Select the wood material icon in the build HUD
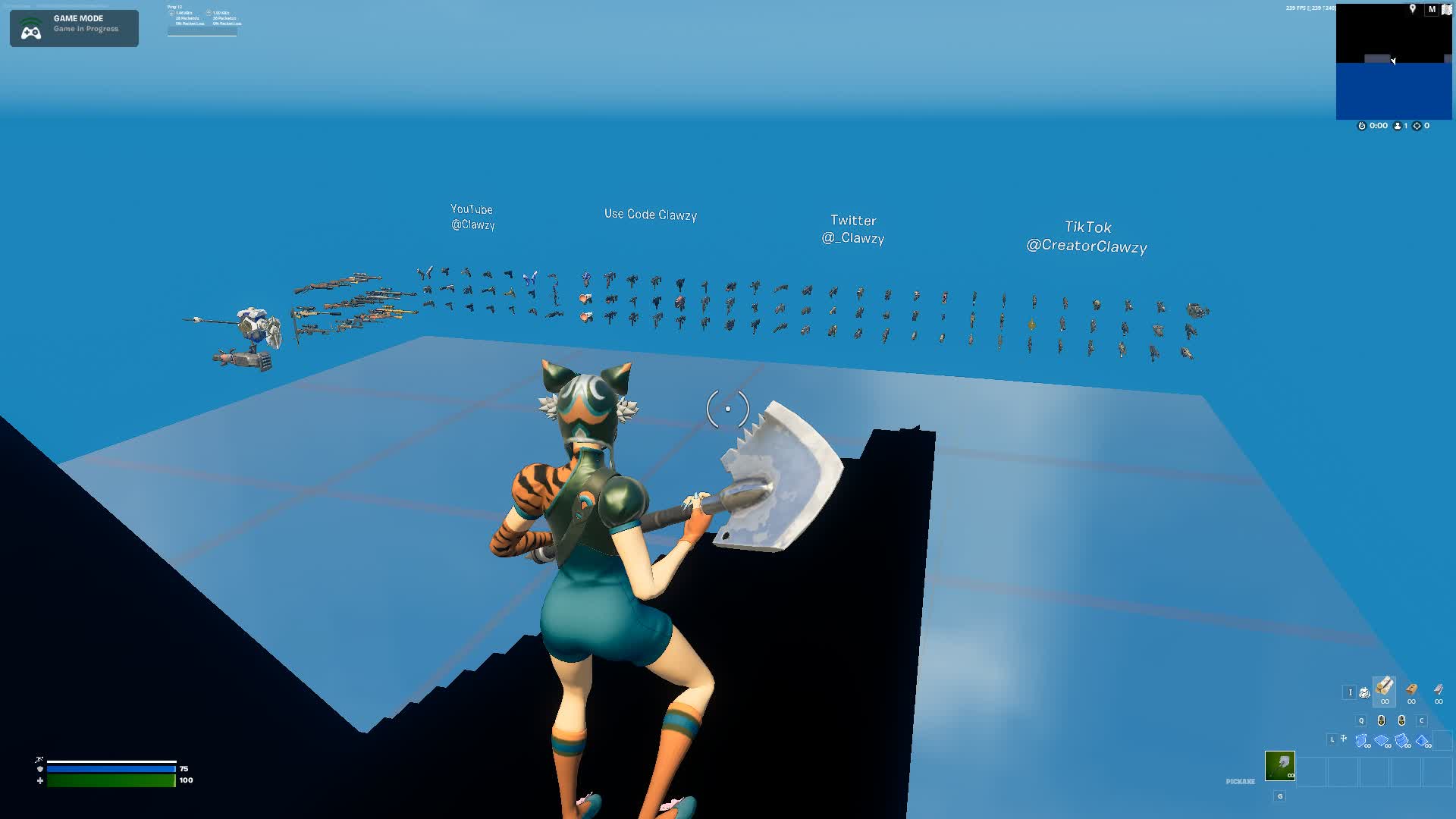Image resolution: width=1456 pixels, height=819 pixels. coord(1385,689)
